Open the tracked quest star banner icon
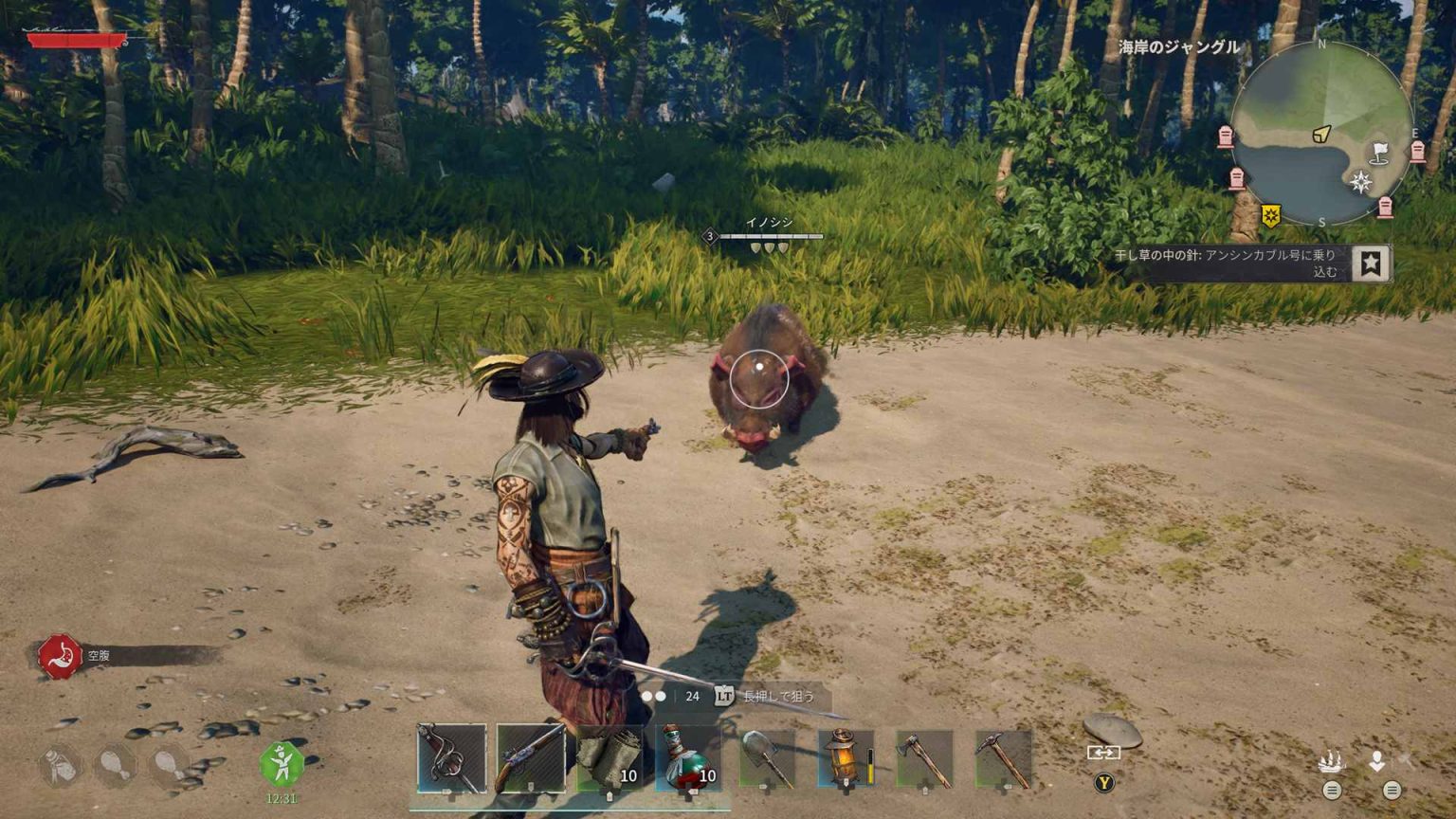 pos(1370,263)
